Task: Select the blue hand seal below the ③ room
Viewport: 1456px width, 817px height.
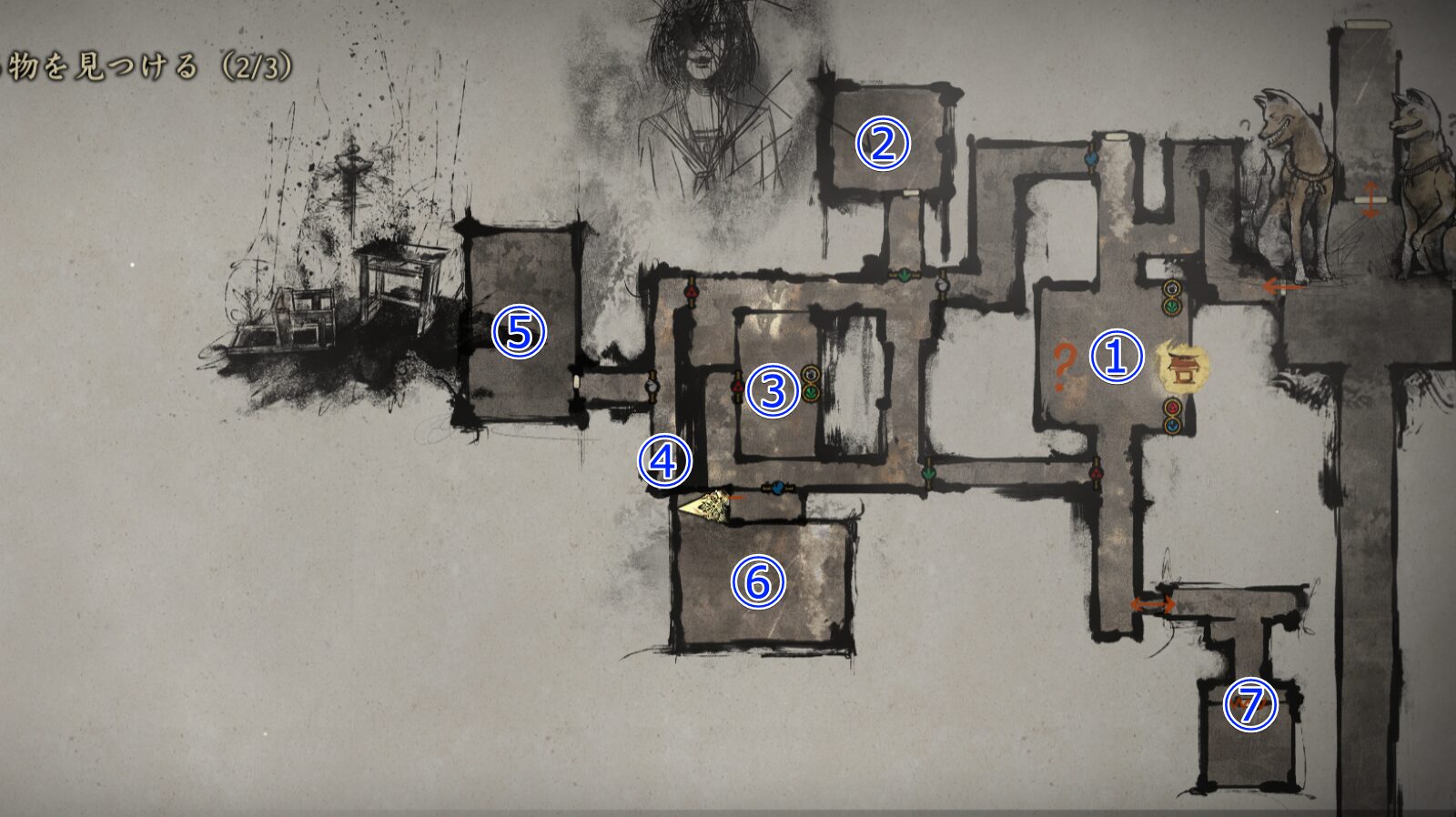Action: (x=778, y=489)
